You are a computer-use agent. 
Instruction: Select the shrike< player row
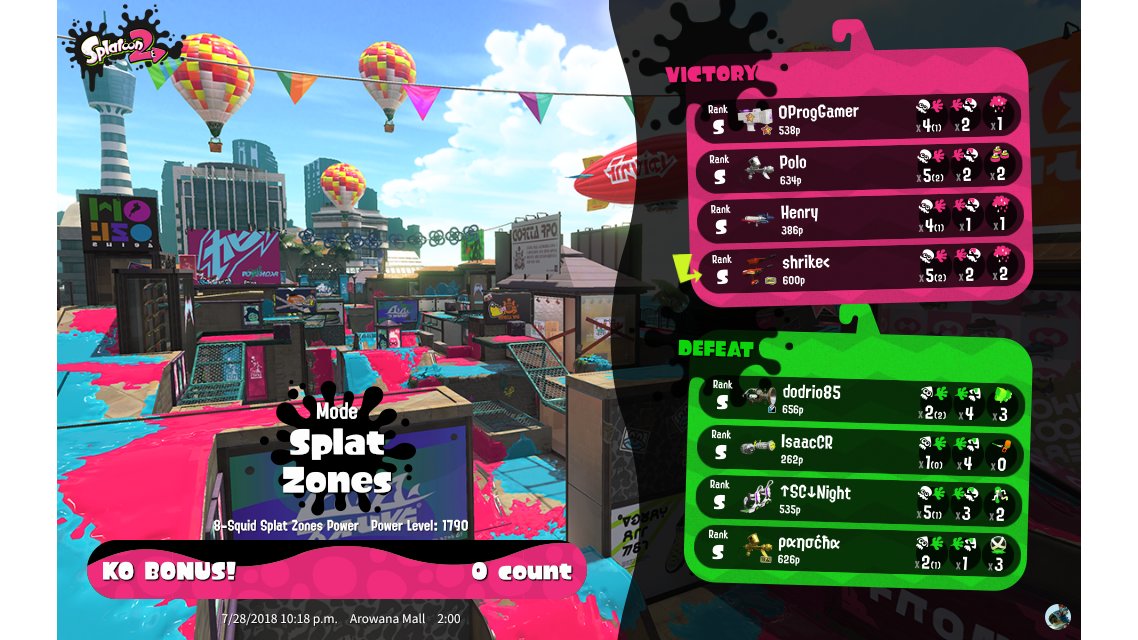coord(858,268)
